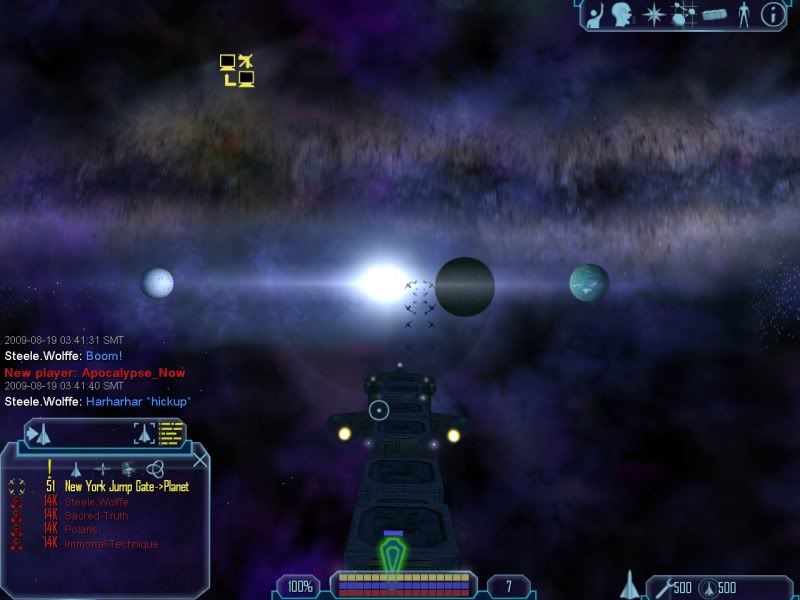
Task: Open the player request (raised hand) icon
Action: point(596,14)
